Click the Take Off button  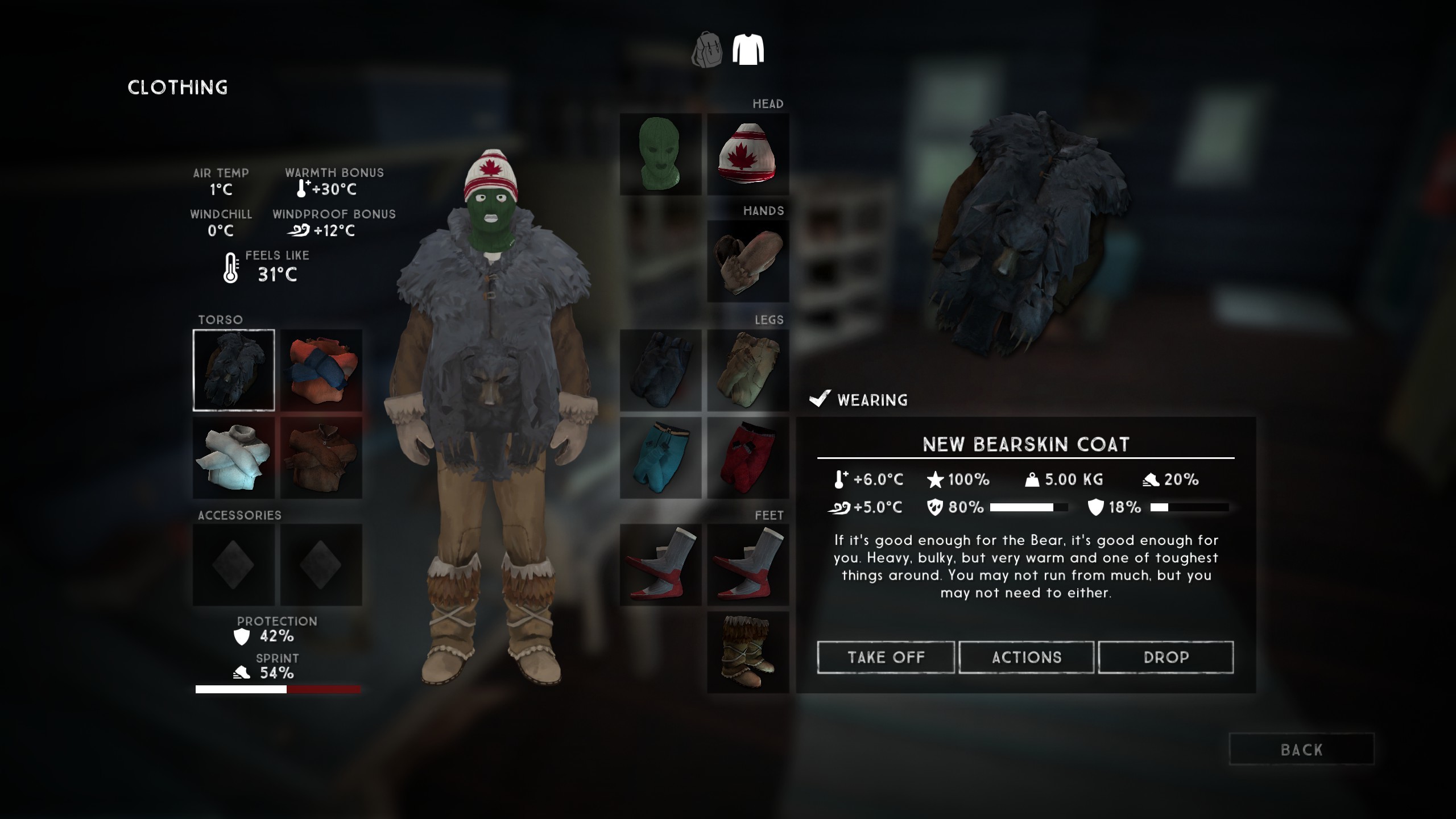(886, 657)
